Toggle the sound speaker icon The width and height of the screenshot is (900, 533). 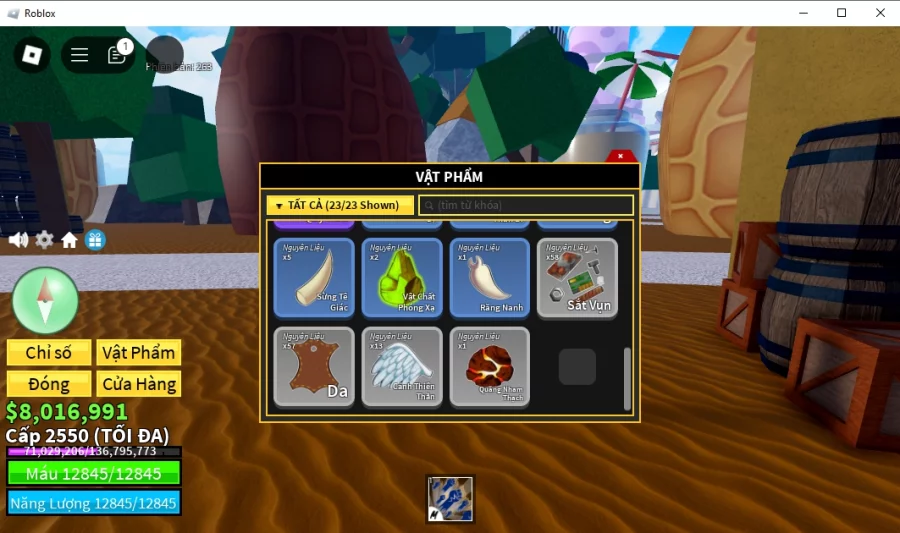pos(18,240)
